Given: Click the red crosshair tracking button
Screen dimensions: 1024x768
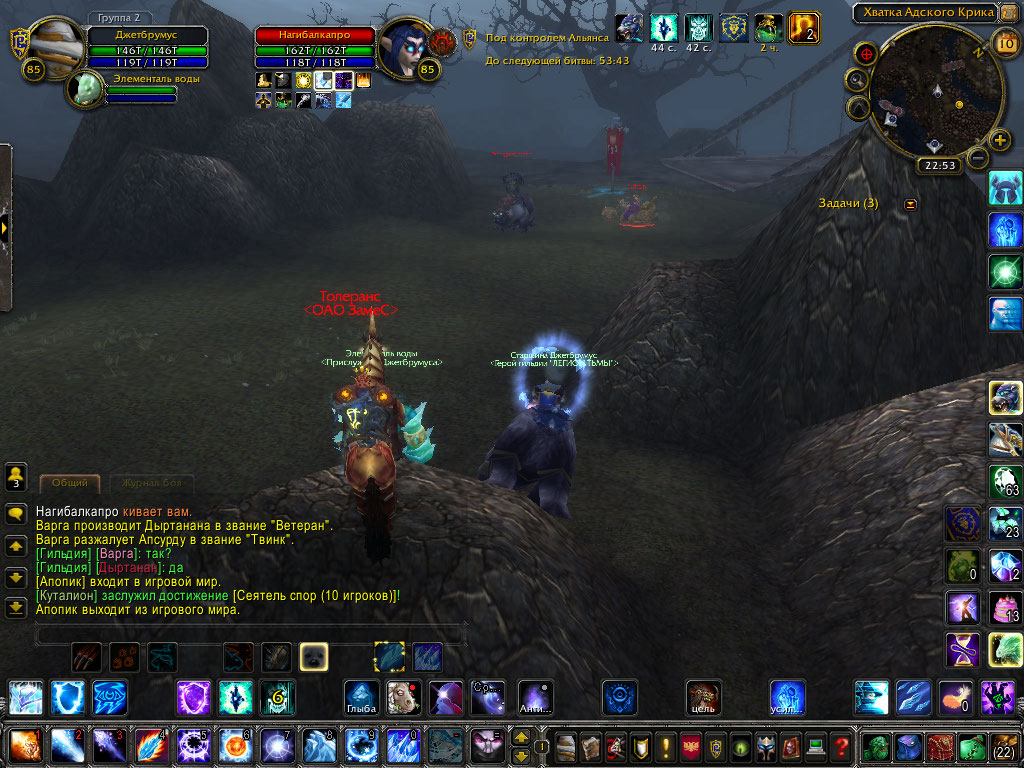Looking at the screenshot, I should pyautogui.click(x=867, y=53).
